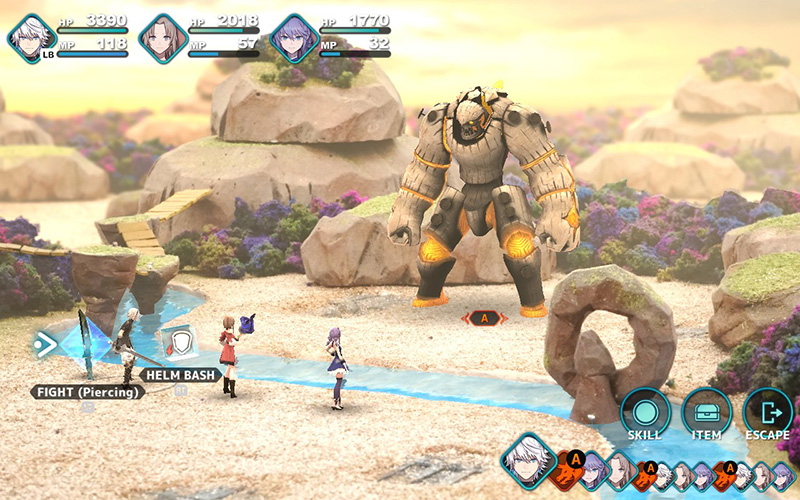Open the Skill command menu

coord(645,413)
